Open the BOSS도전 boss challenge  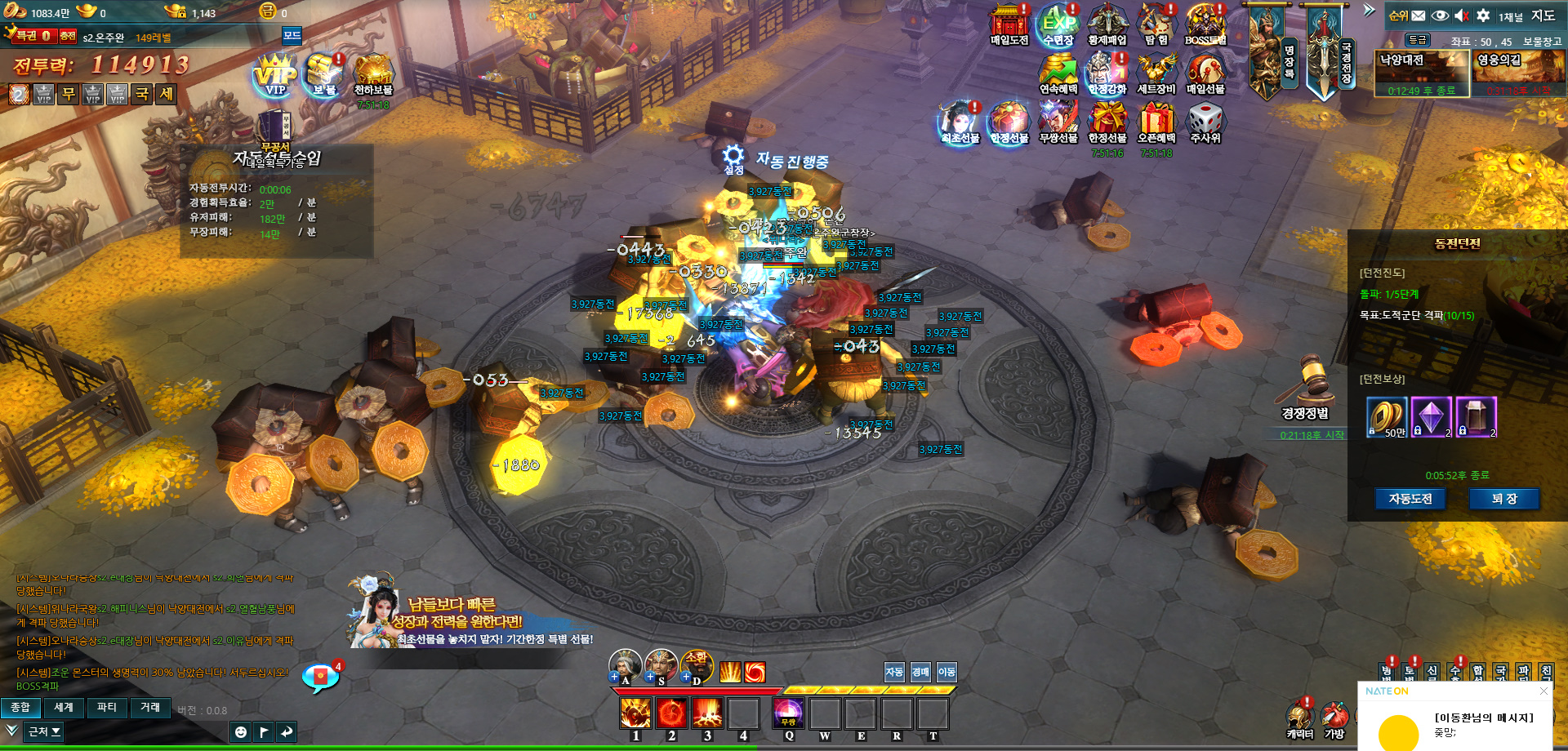click(1205, 24)
